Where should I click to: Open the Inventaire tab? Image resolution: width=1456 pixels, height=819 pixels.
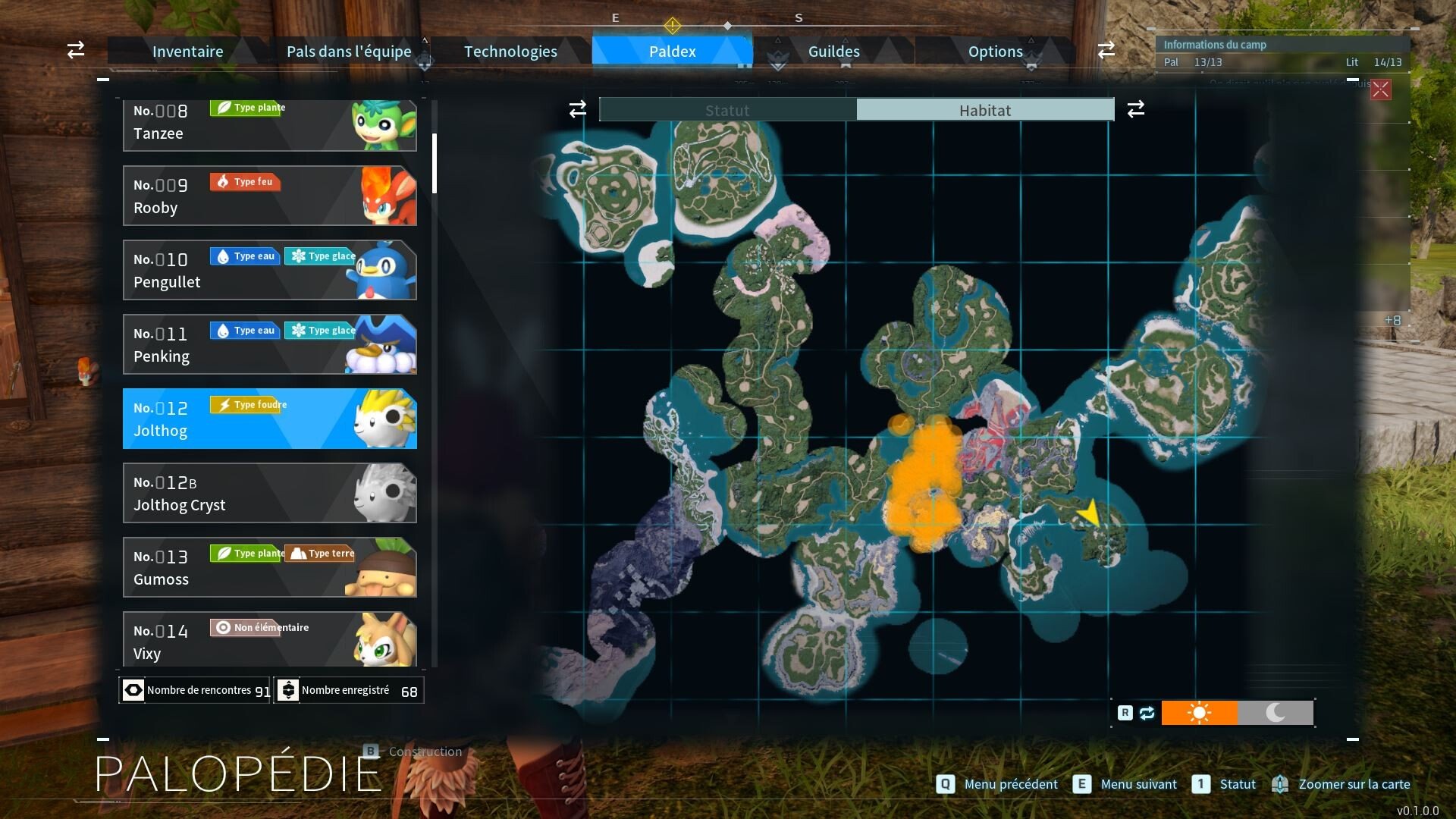pos(187,52)
